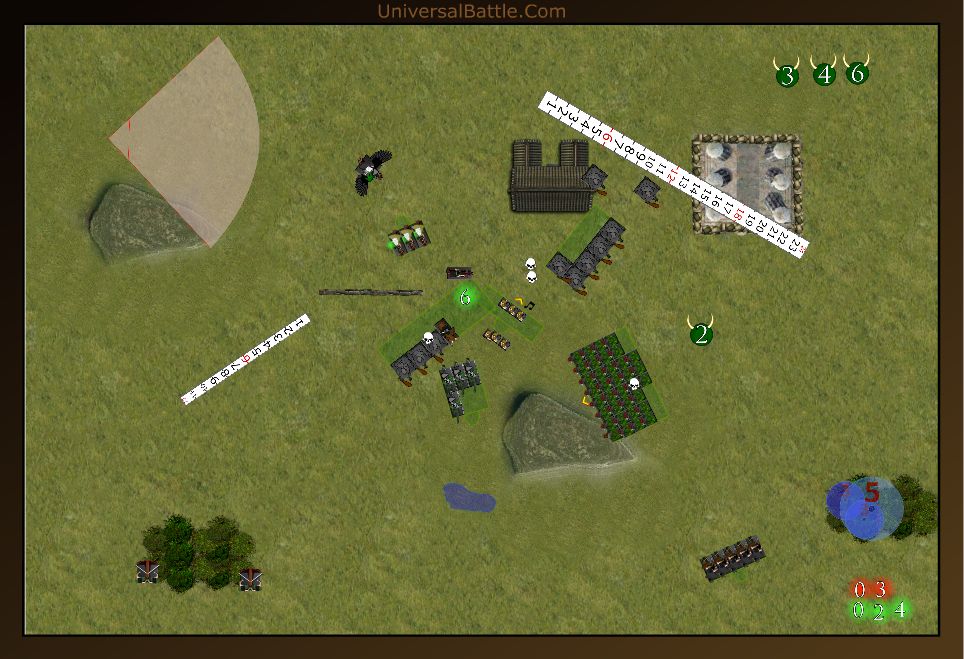Open the UniversalBattle.Com title link

(x=471, y=11)
